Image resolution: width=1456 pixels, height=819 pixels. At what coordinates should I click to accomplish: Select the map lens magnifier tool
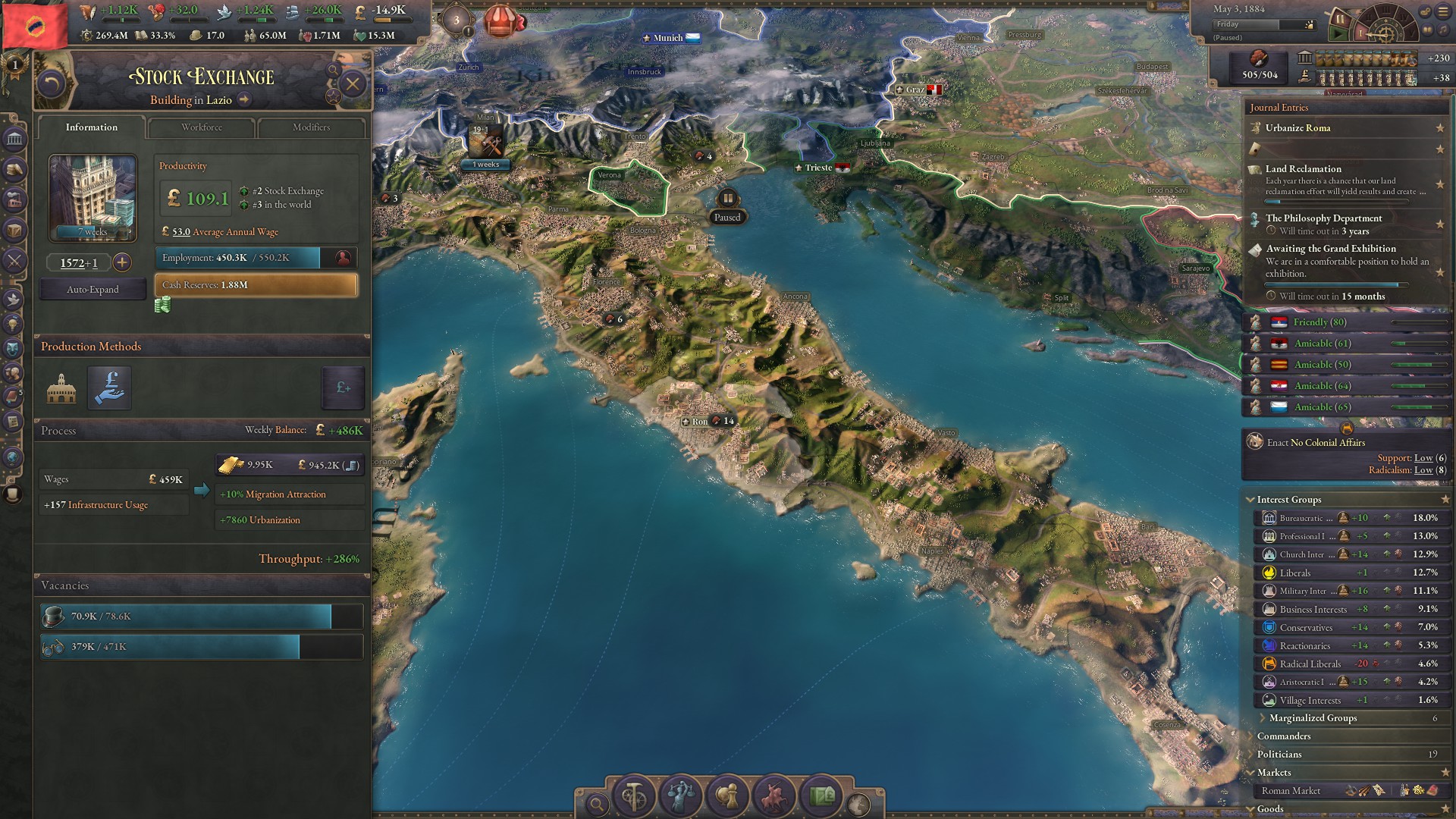click(598, 802)
